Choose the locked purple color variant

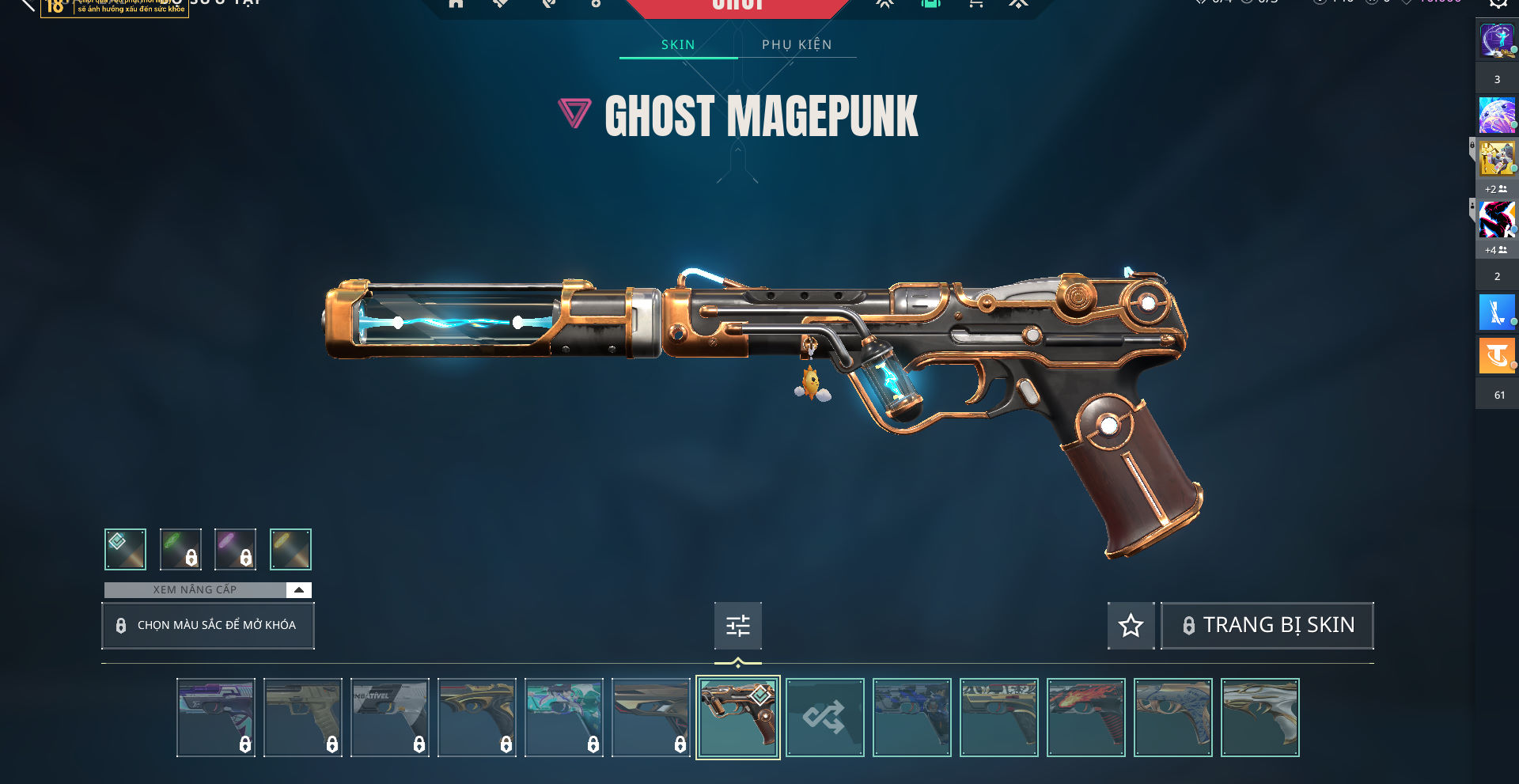[x=235, y=549]
